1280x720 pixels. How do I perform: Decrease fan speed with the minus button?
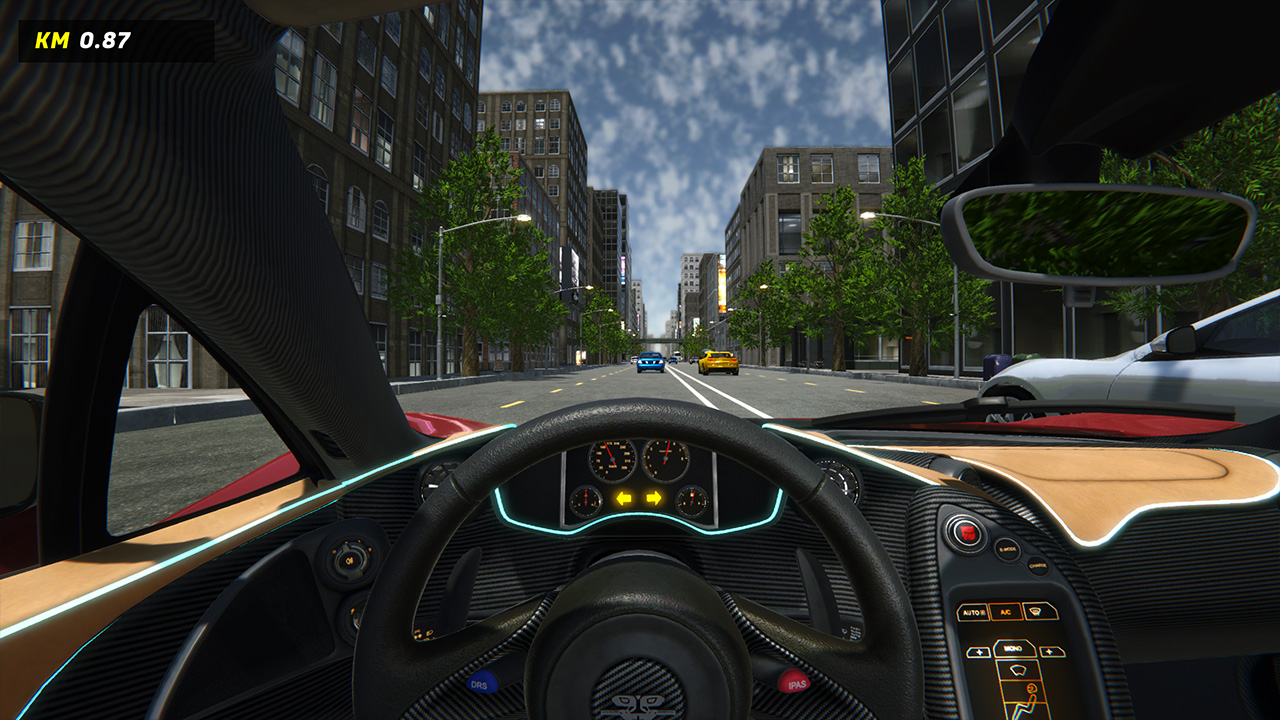pyautogui.click(x=979, y=651)
